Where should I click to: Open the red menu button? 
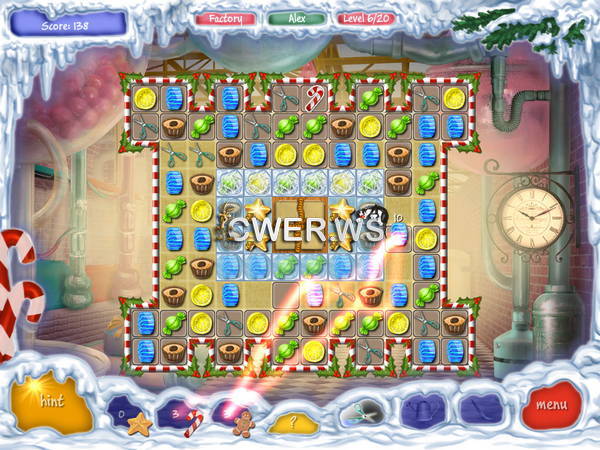pos(551,405)
